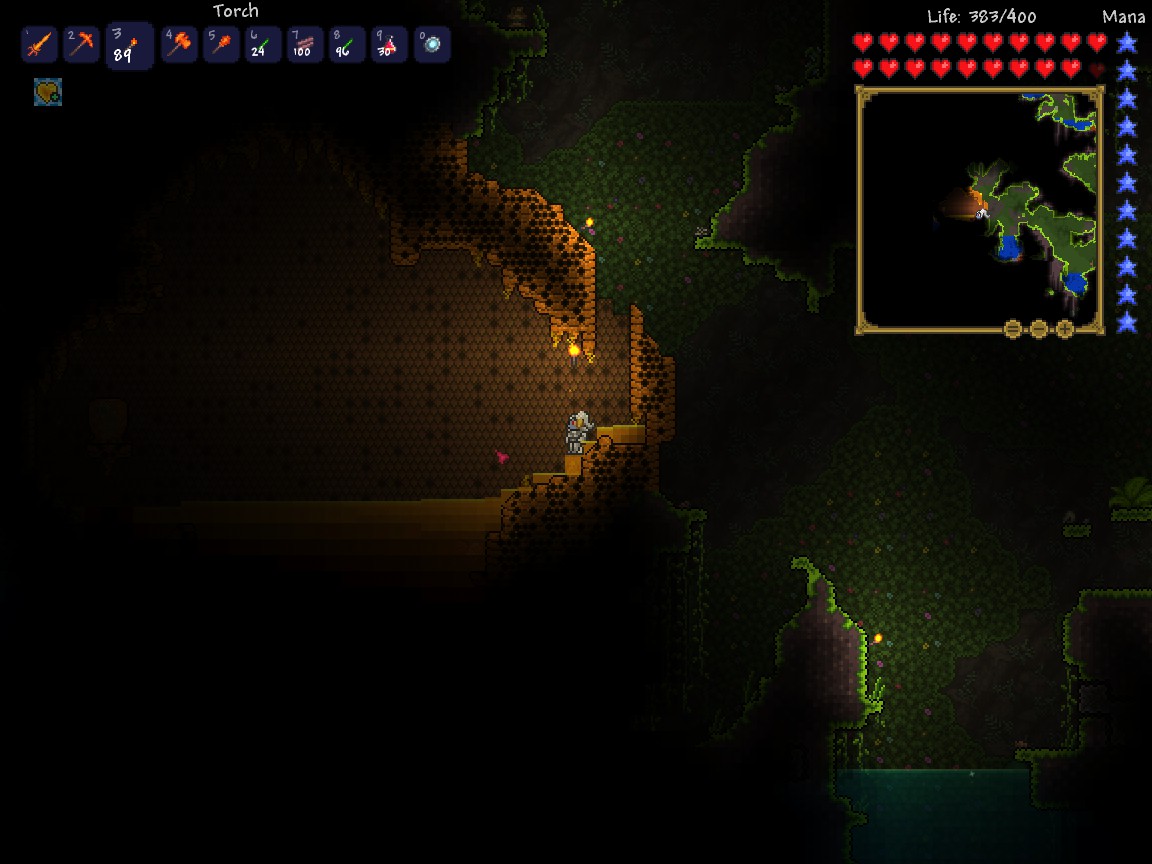The height and width of the screenshot is (864, 1152).
Task: Pick the green stick stack of 24
Action: [x=263, y=45]
